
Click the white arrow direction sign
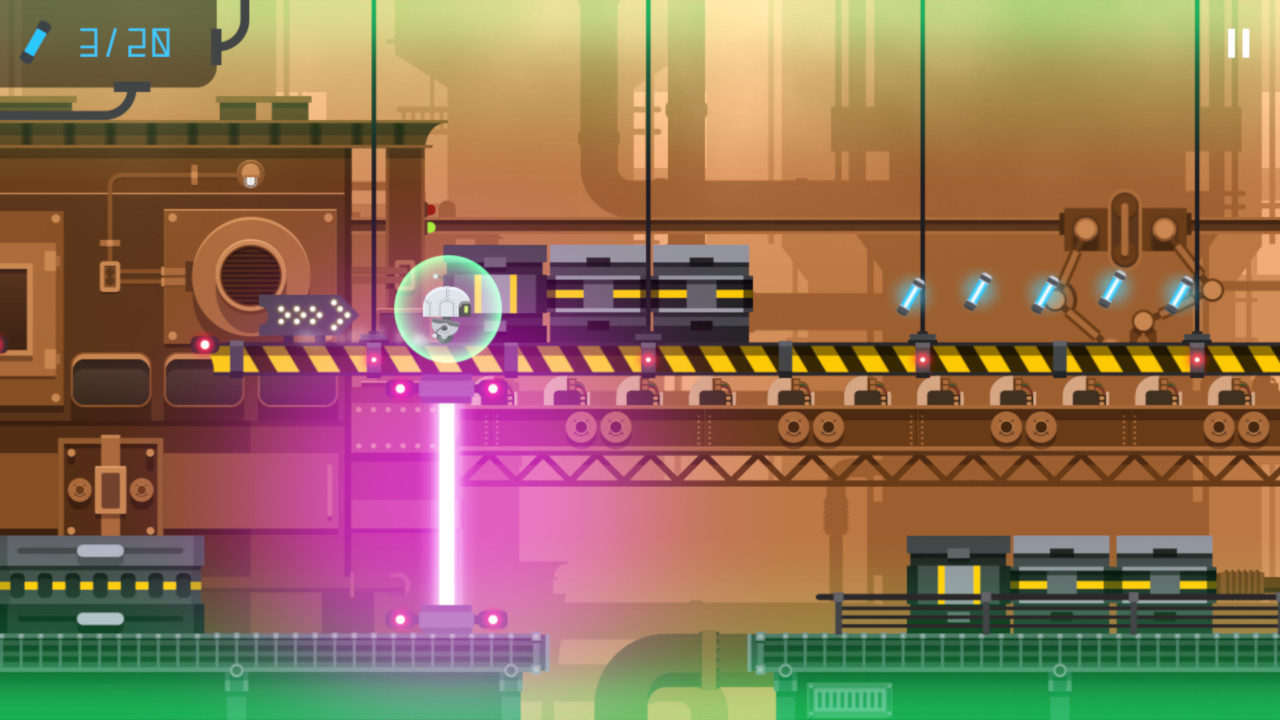pyautogui.click(x=310, y=313)
